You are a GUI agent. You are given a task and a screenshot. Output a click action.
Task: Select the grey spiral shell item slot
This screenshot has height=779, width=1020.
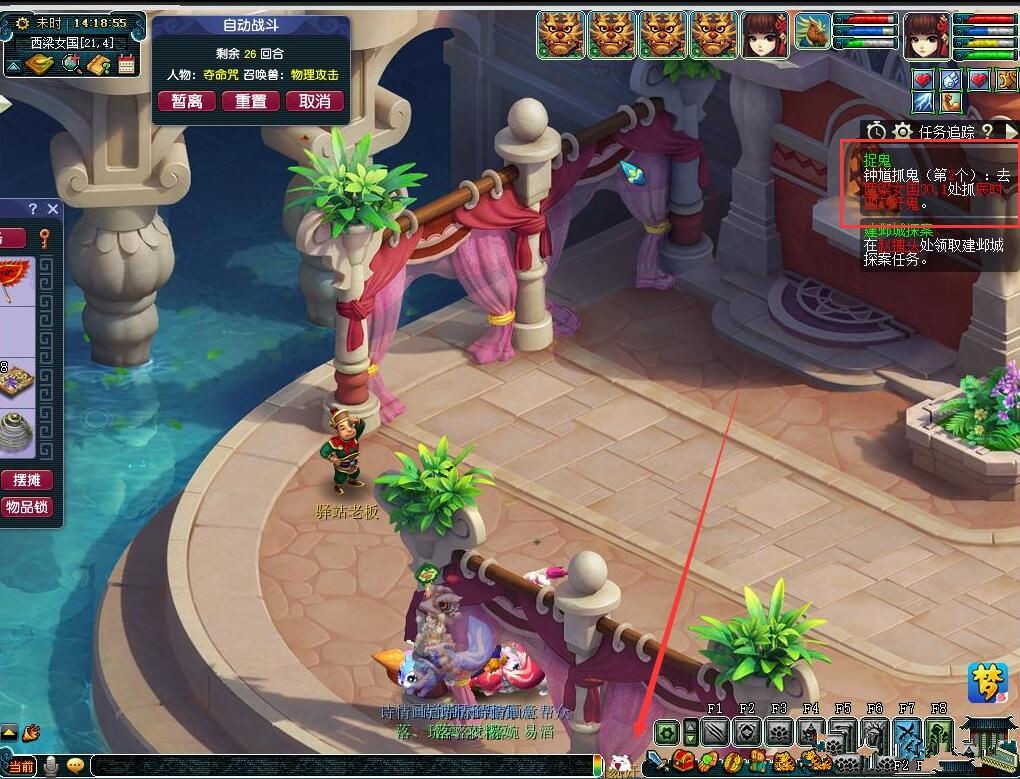coord(17,428)
